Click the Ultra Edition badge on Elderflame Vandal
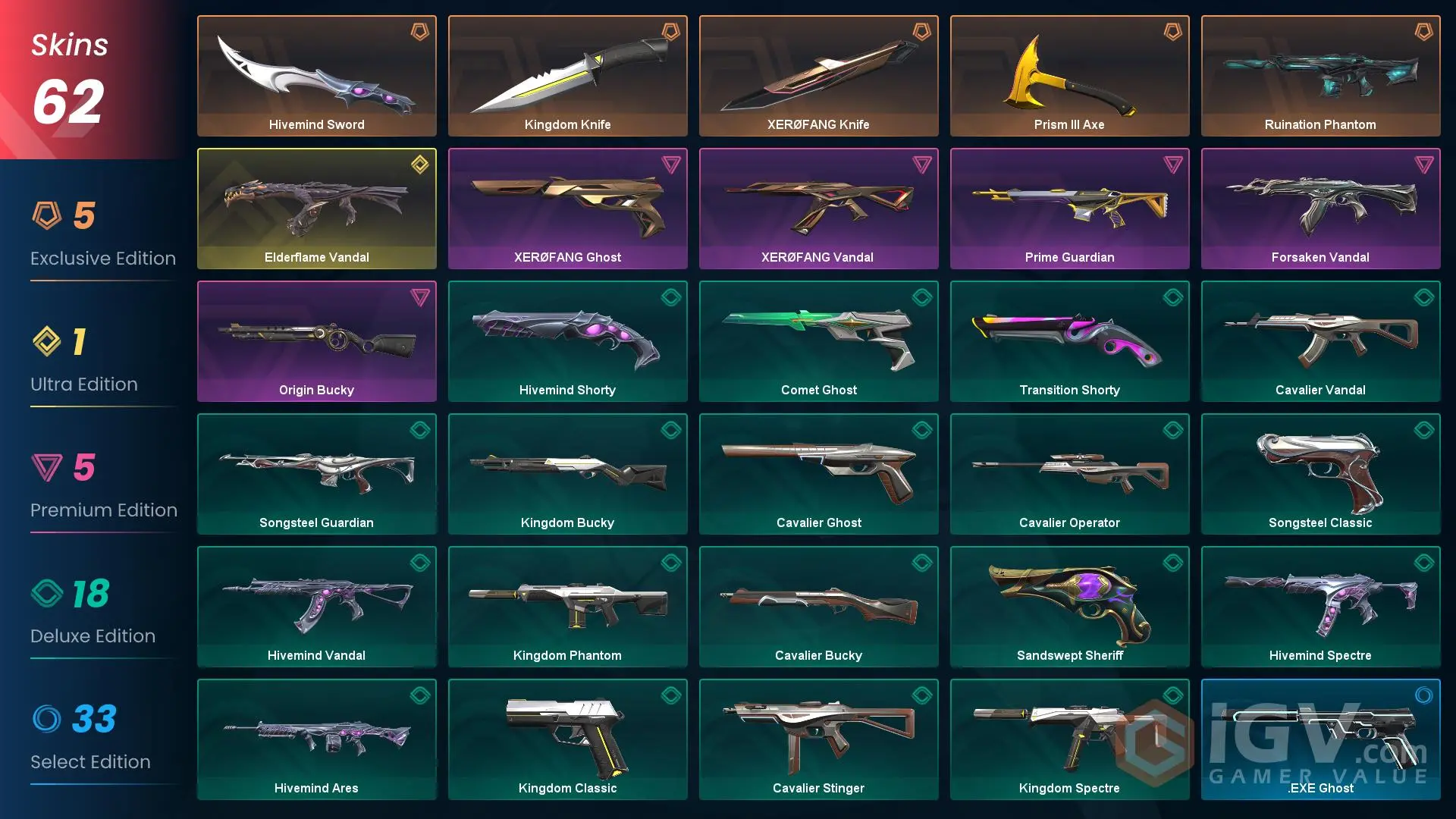Image resolution: width=1456 pixels, height=819 pixels. [420, 165]
